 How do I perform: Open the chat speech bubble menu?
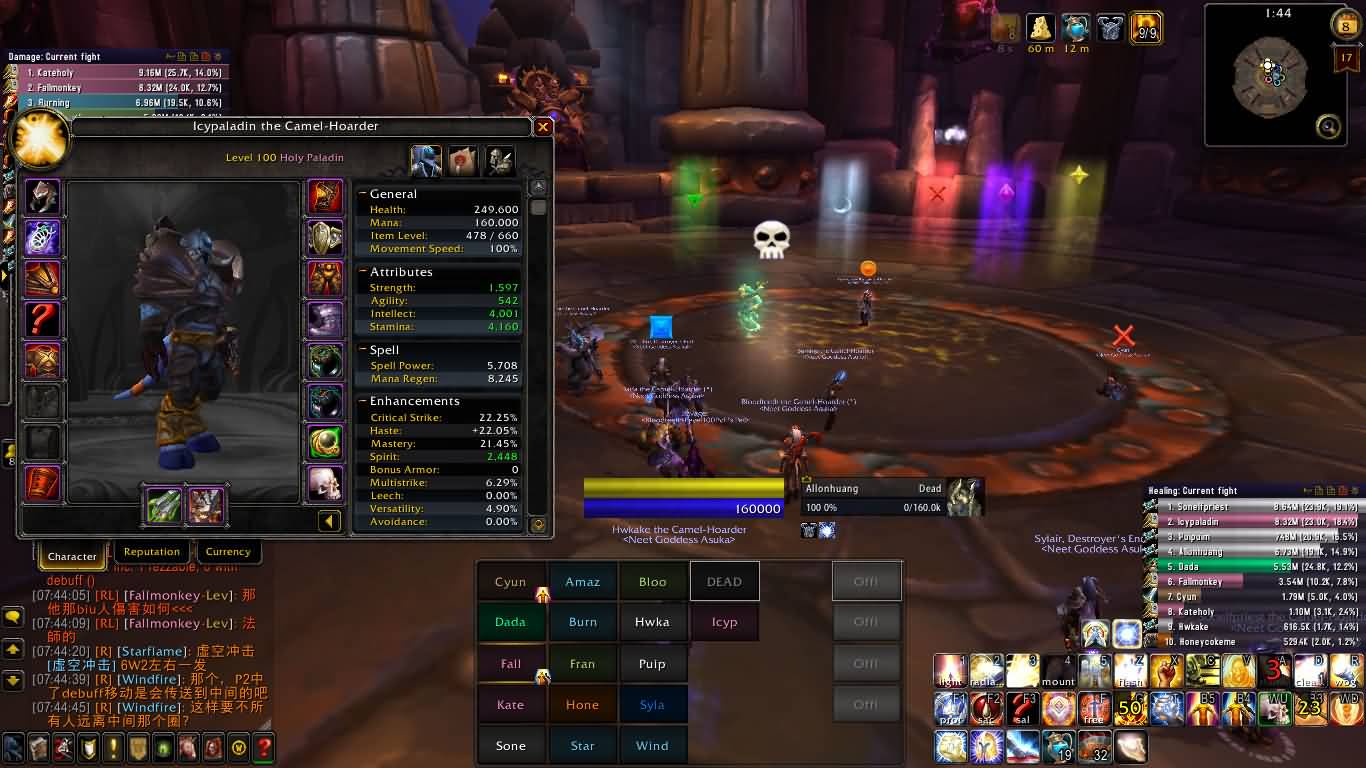pyautogui.click(x=13, y=617)
